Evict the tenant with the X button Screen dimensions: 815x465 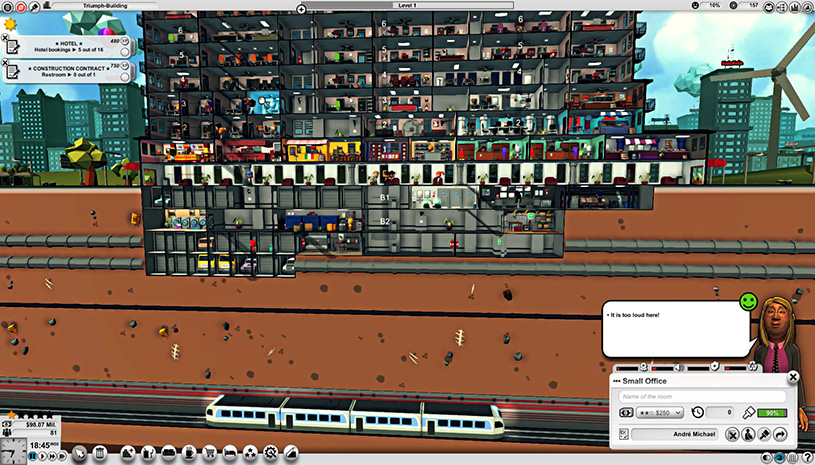pos(732,434)
